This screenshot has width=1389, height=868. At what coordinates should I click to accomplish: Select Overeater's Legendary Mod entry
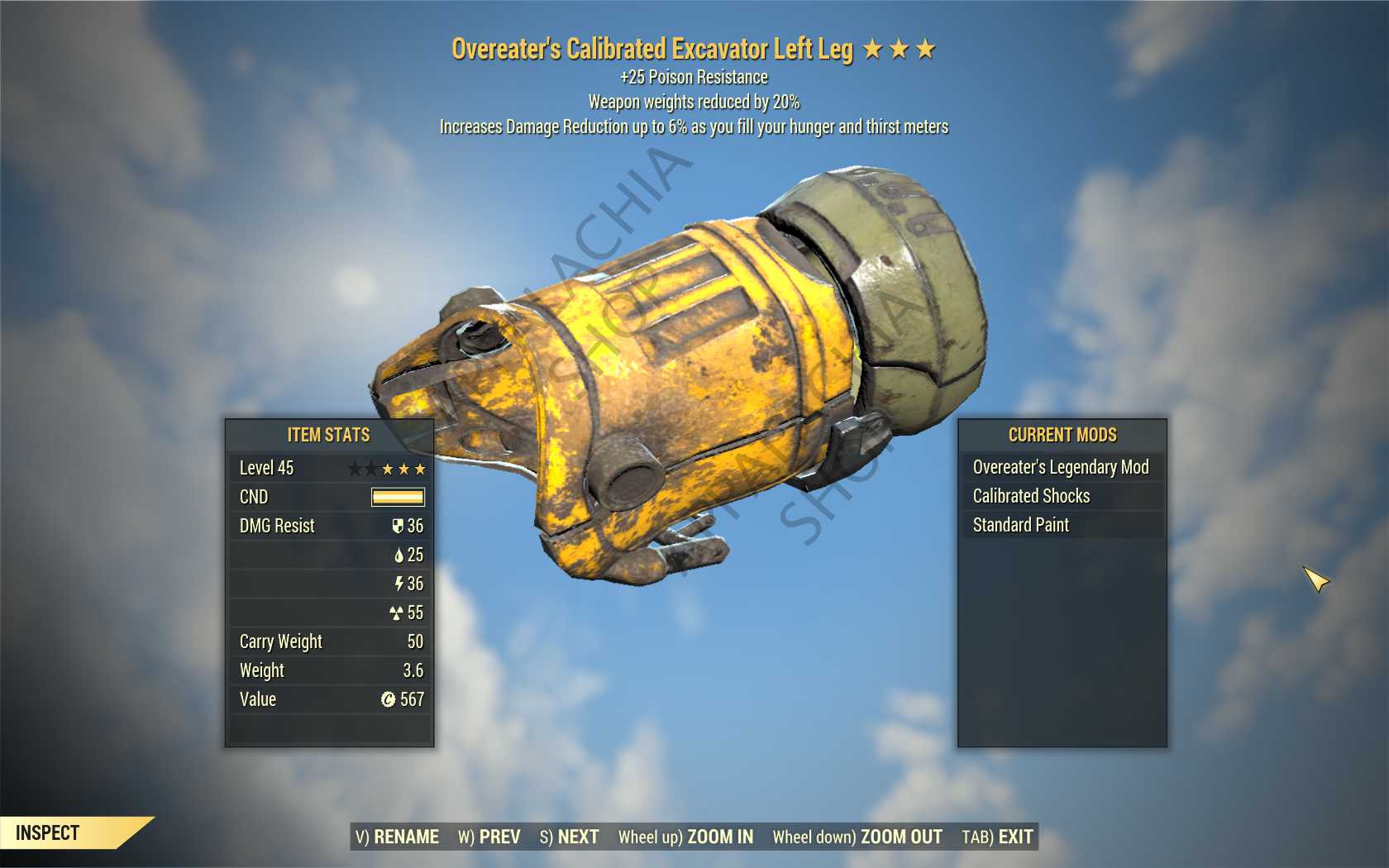click(1061, 467)
